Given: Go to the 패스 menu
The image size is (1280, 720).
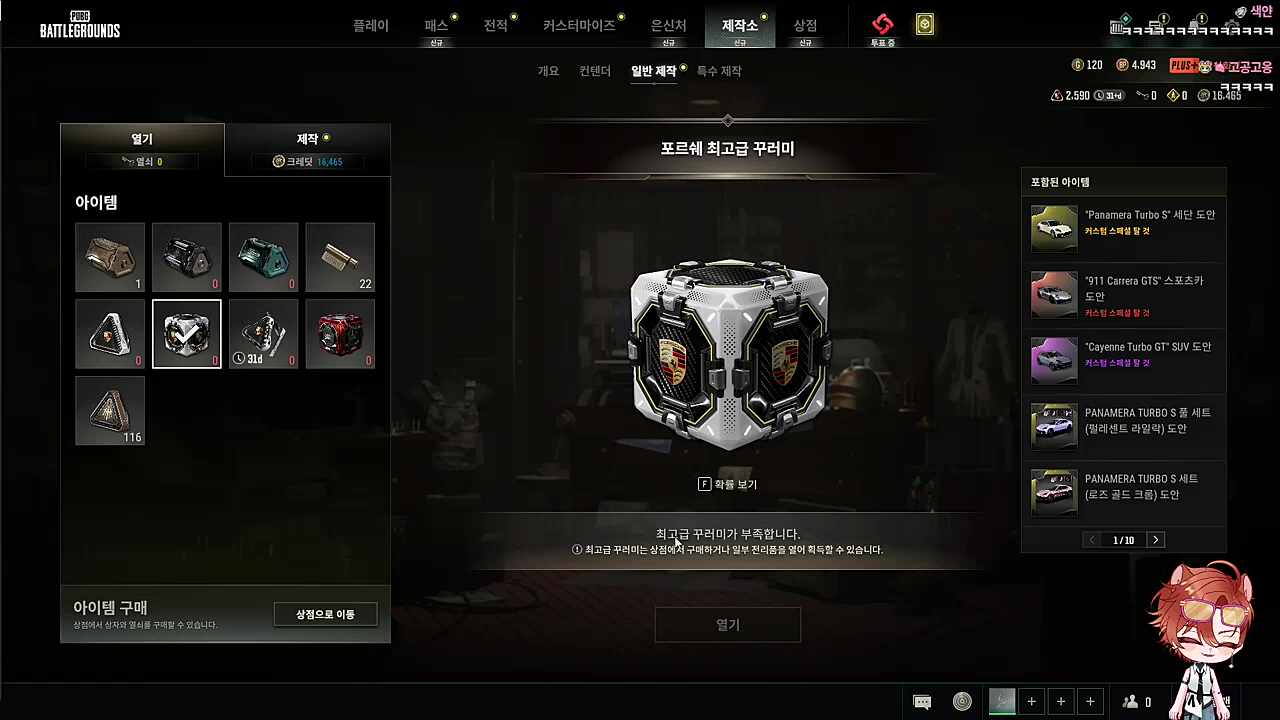Looking at the screenshot, I should pos(436,26).
